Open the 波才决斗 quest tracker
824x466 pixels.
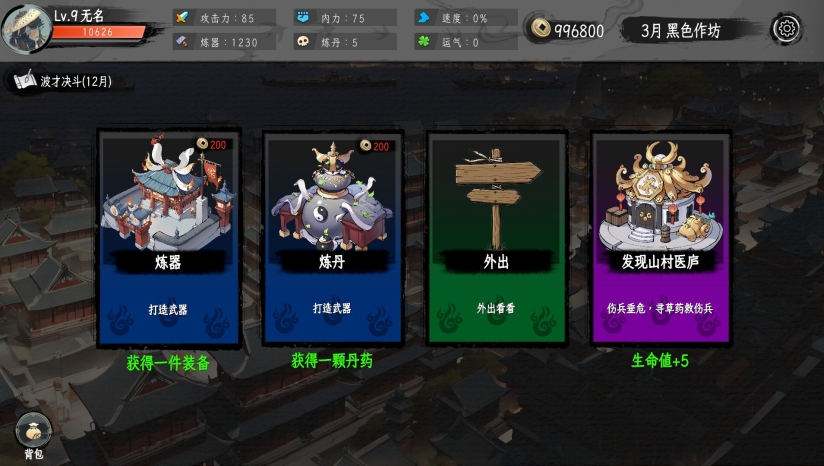[70, 81]
